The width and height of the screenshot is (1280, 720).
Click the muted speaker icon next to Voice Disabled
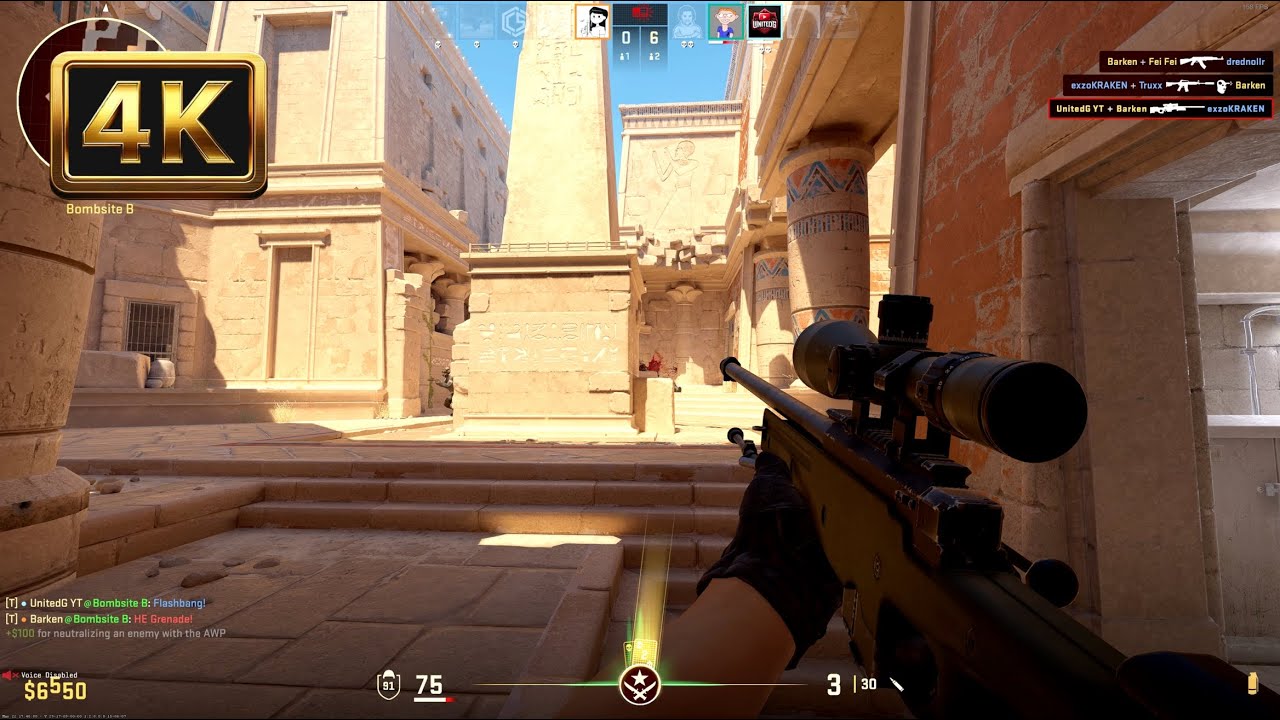pyautogui.click(x=12, y=675)
